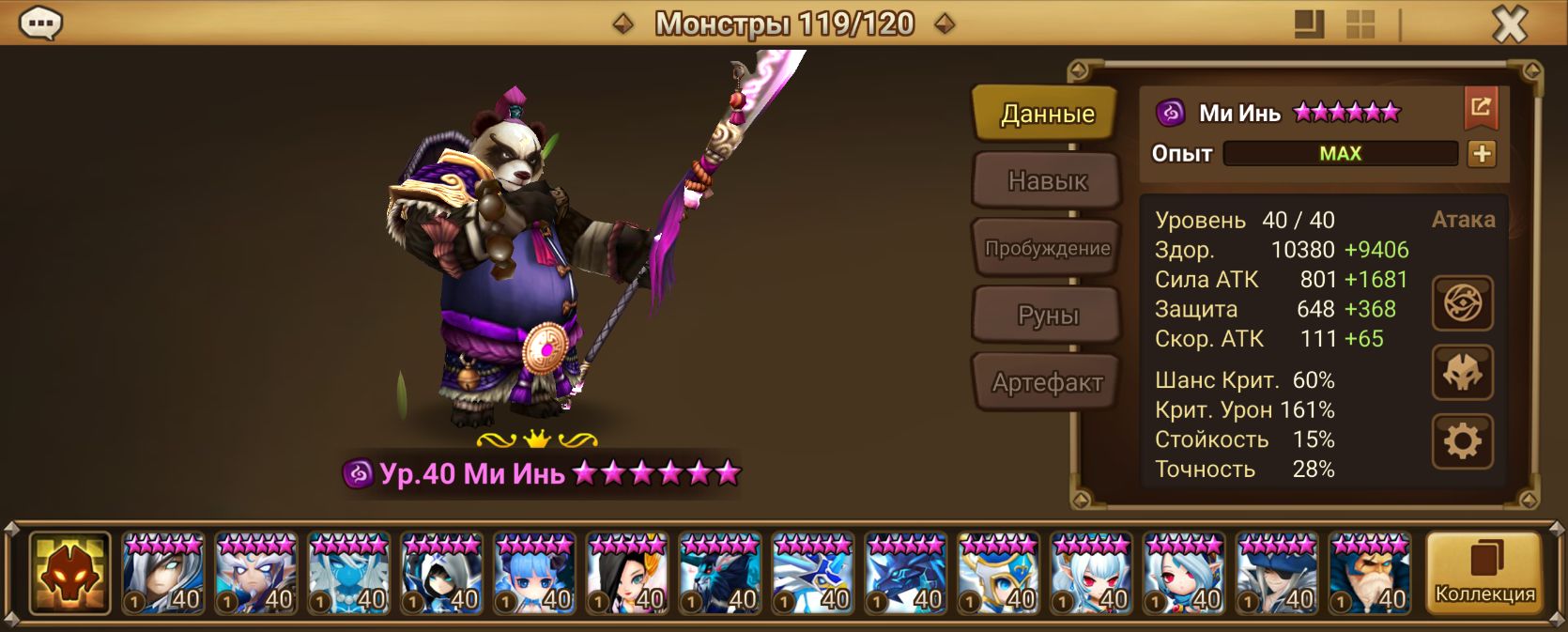Select the white-bearded man monster thumbnail
The height and width of the screenshot is (632, 1568).
(x=1370, y=574)
